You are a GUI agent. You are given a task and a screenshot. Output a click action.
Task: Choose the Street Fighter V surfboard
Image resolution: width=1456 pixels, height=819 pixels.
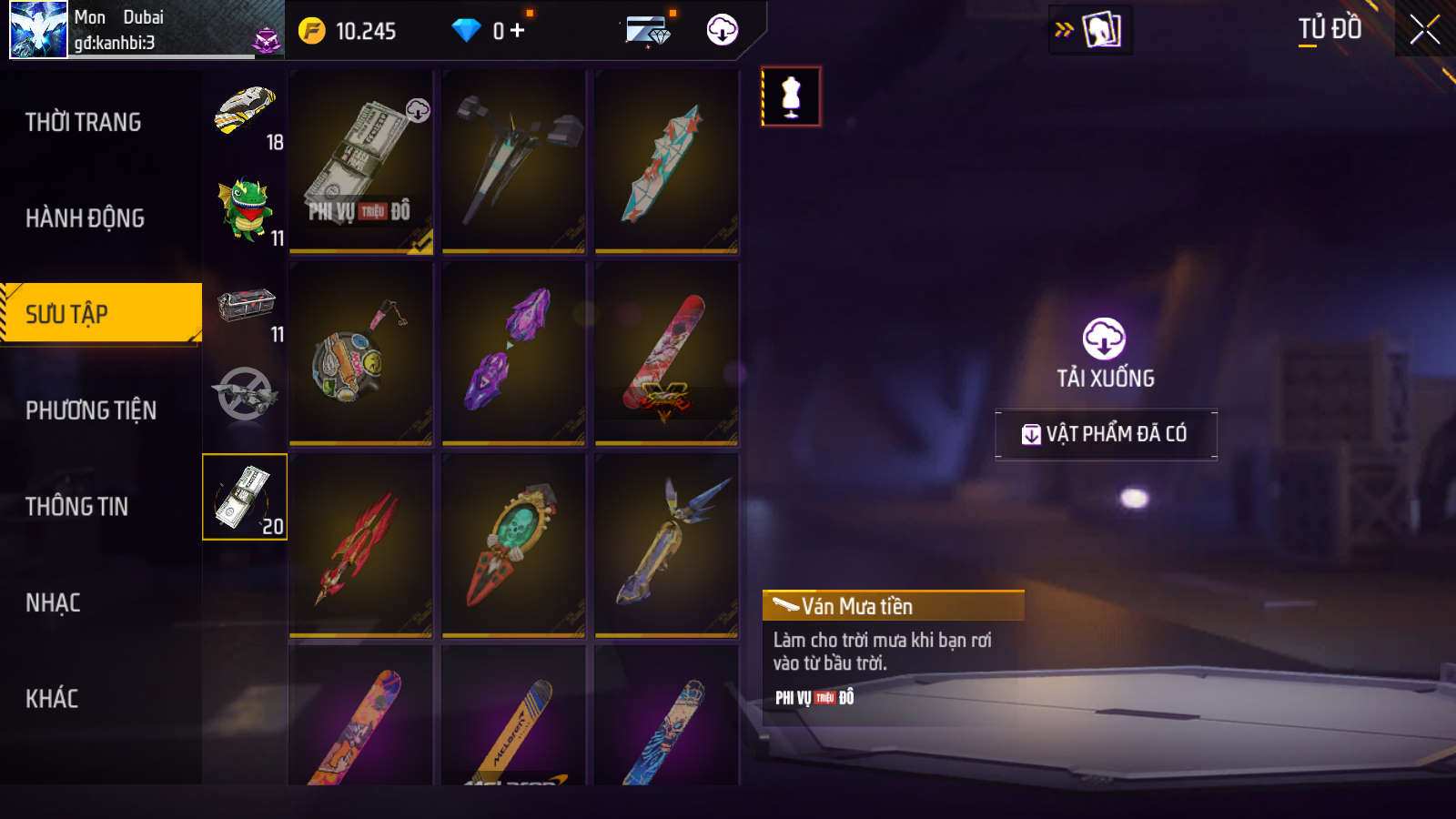[x=666, y=354]
